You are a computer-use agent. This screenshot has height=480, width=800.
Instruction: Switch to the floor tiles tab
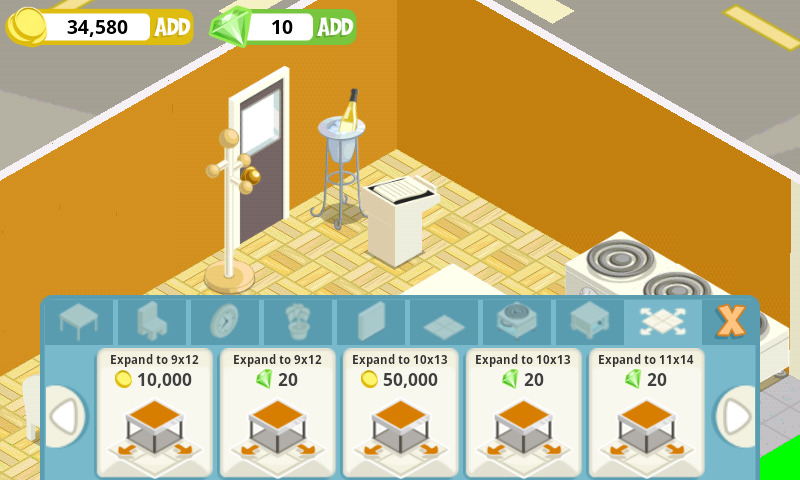pyautogui.click(x=444, y=322)
